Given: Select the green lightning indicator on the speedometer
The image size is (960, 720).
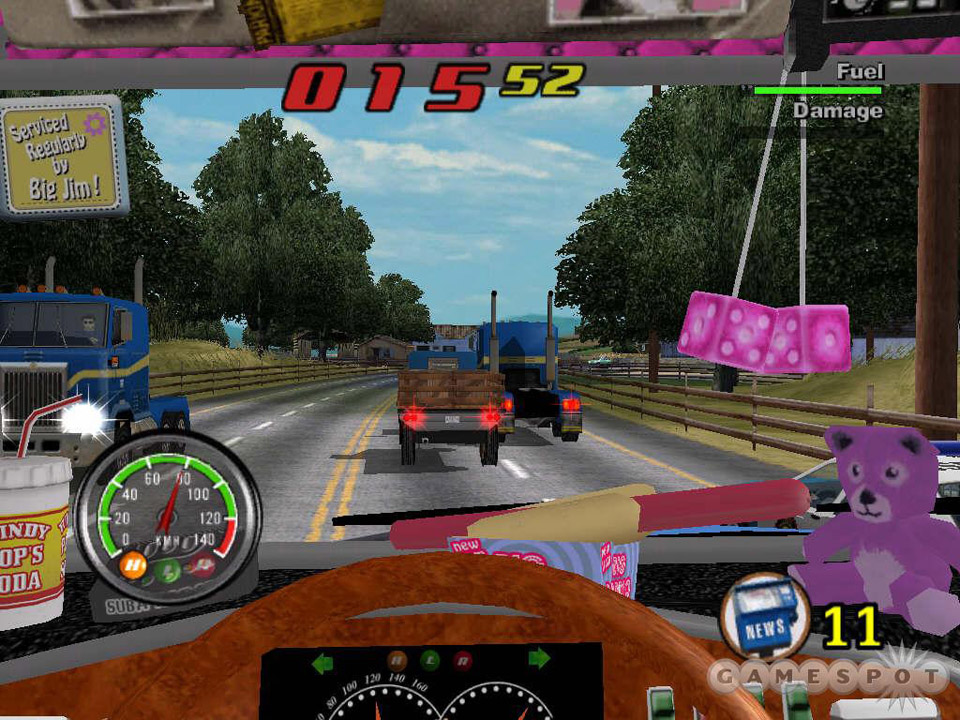Looking at the screenshot, I should click(x=171, y=571).
